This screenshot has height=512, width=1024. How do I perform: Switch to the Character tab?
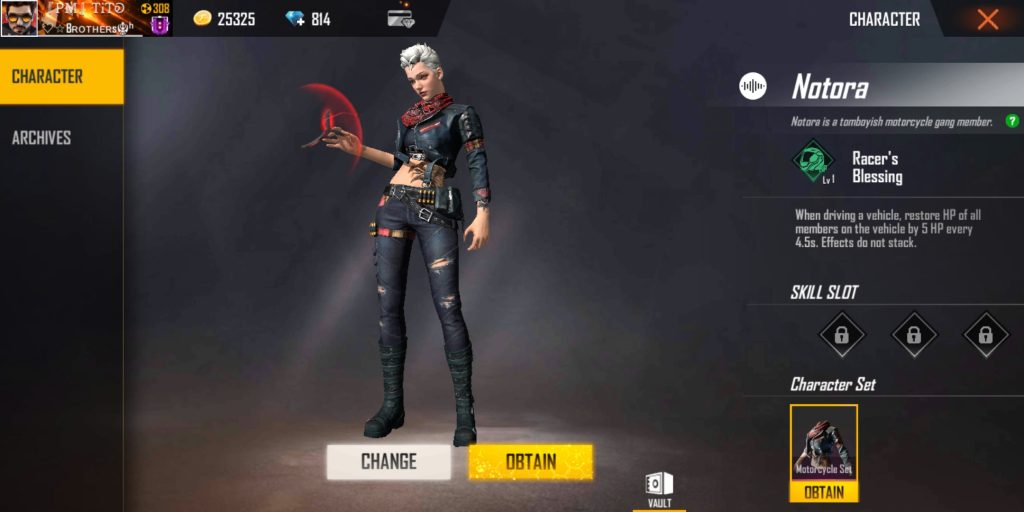point(61,77)
